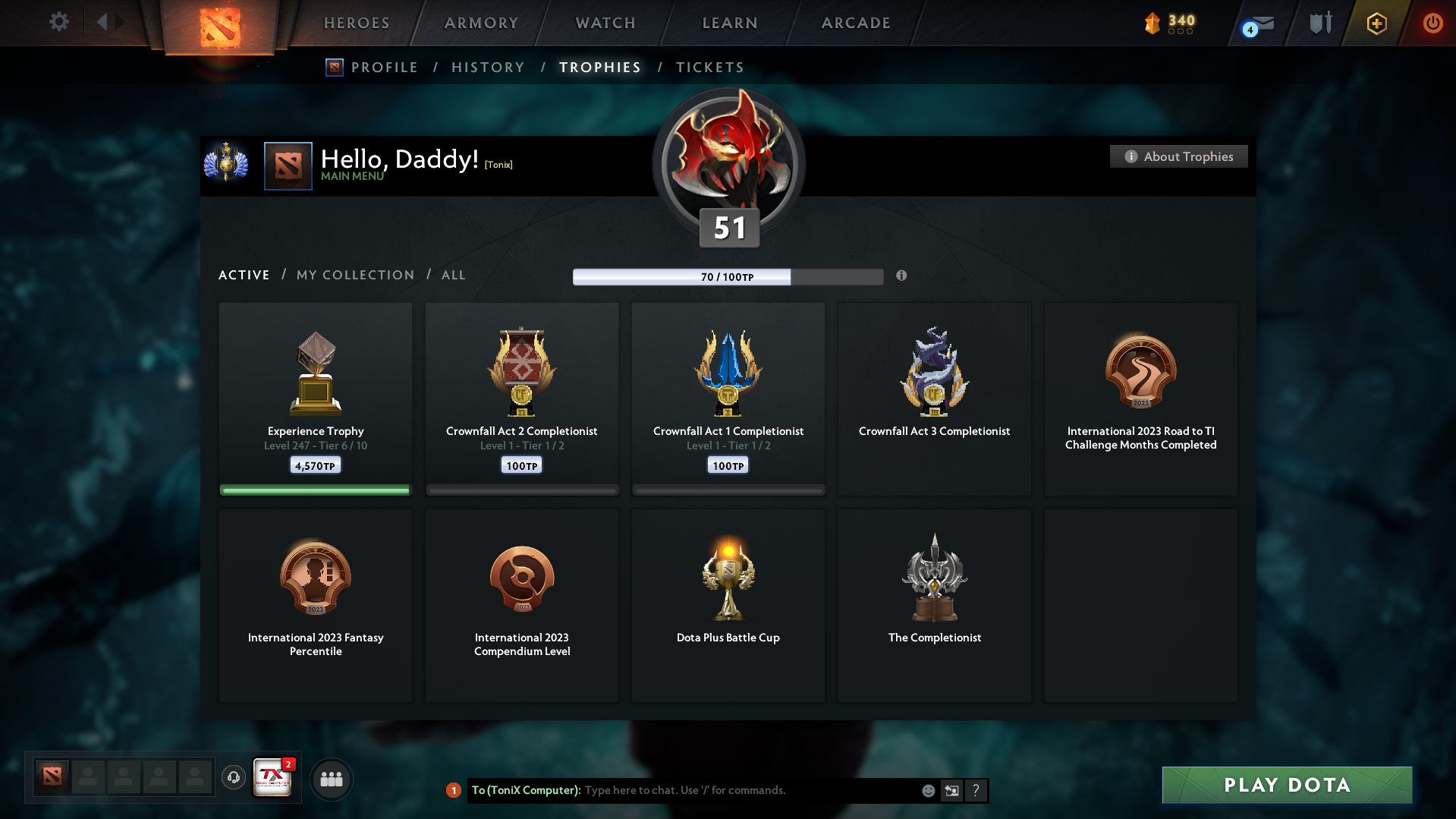The width and height of the screenshot is (1456, 819).
Task: Open the friends list people icon
Action: [331, 778]
